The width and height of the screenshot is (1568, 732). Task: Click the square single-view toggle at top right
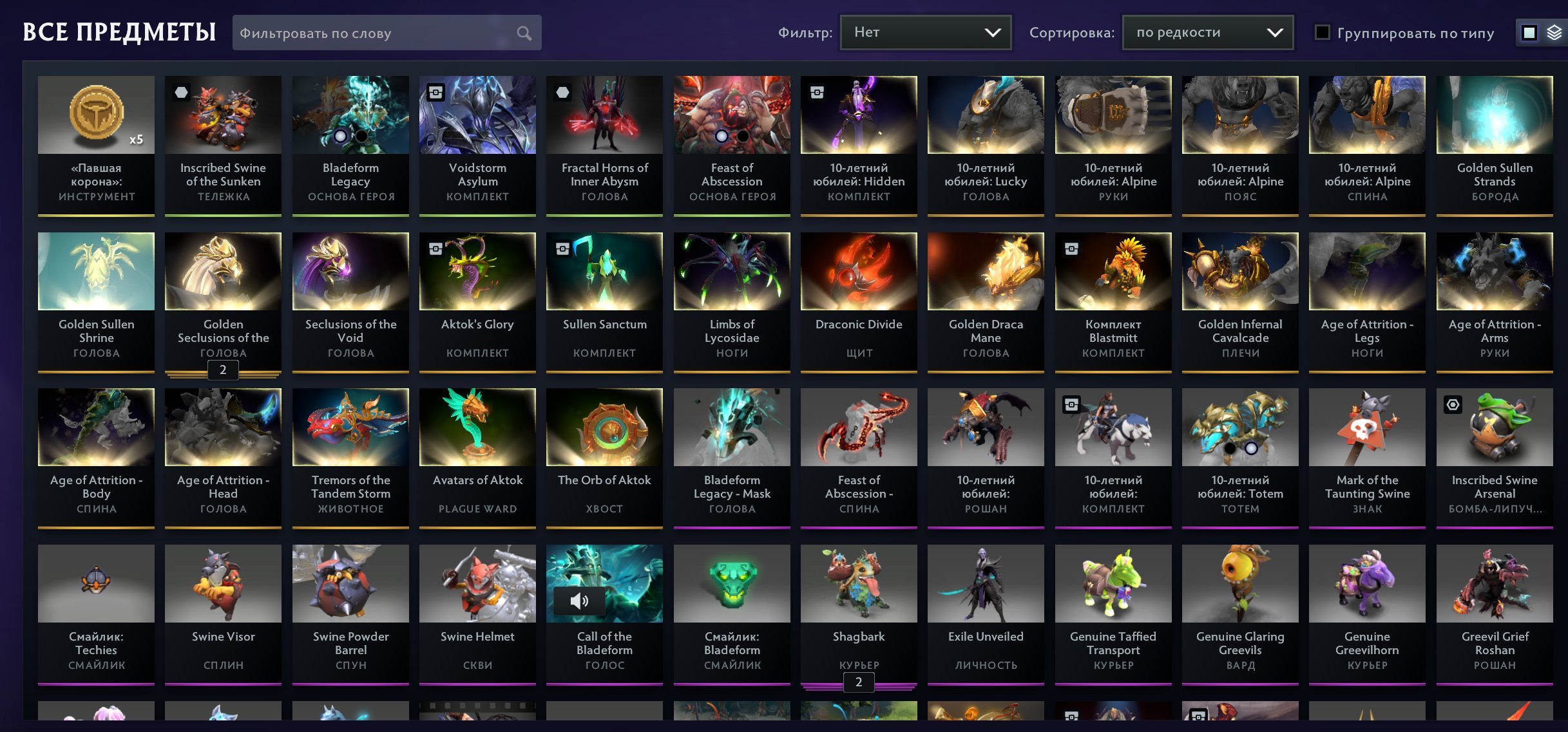point(1529,32)
